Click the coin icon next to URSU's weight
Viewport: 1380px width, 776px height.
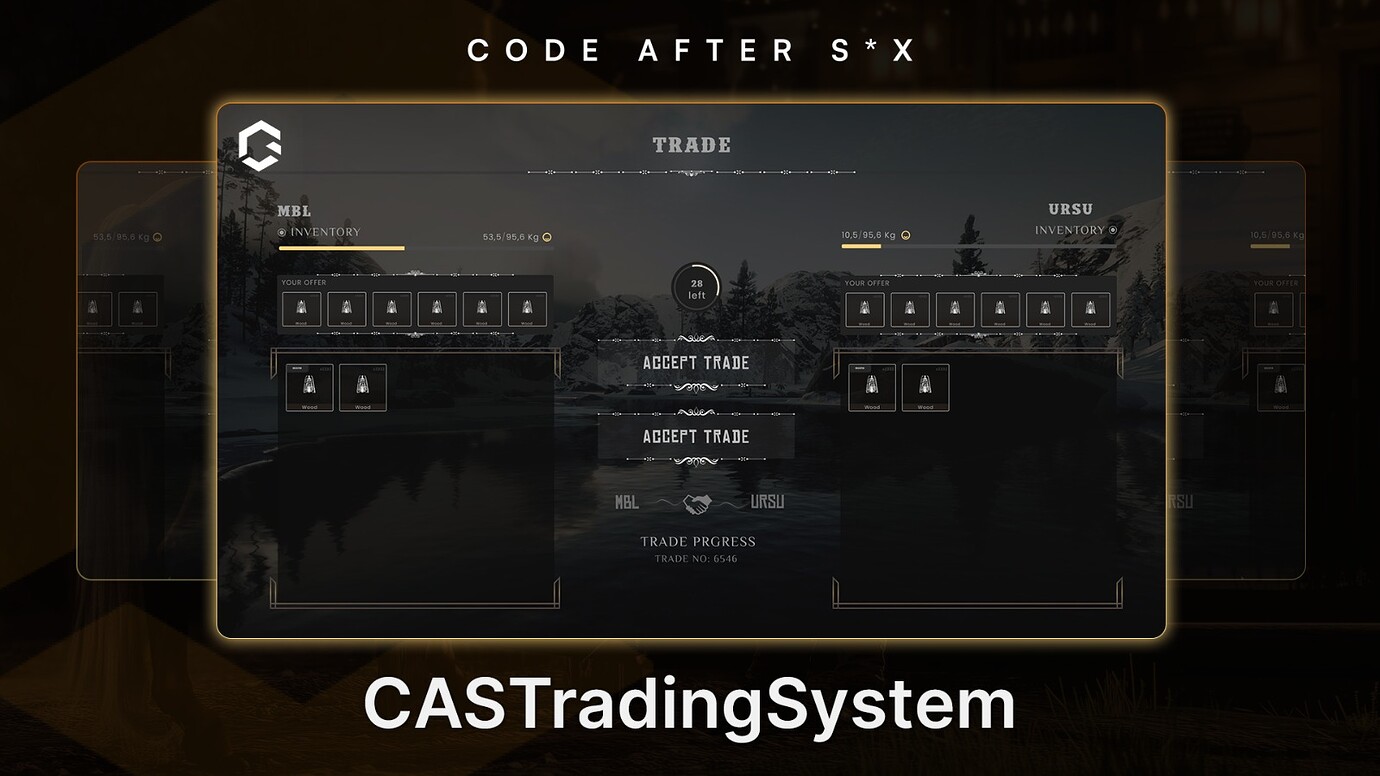coord(903,234)
